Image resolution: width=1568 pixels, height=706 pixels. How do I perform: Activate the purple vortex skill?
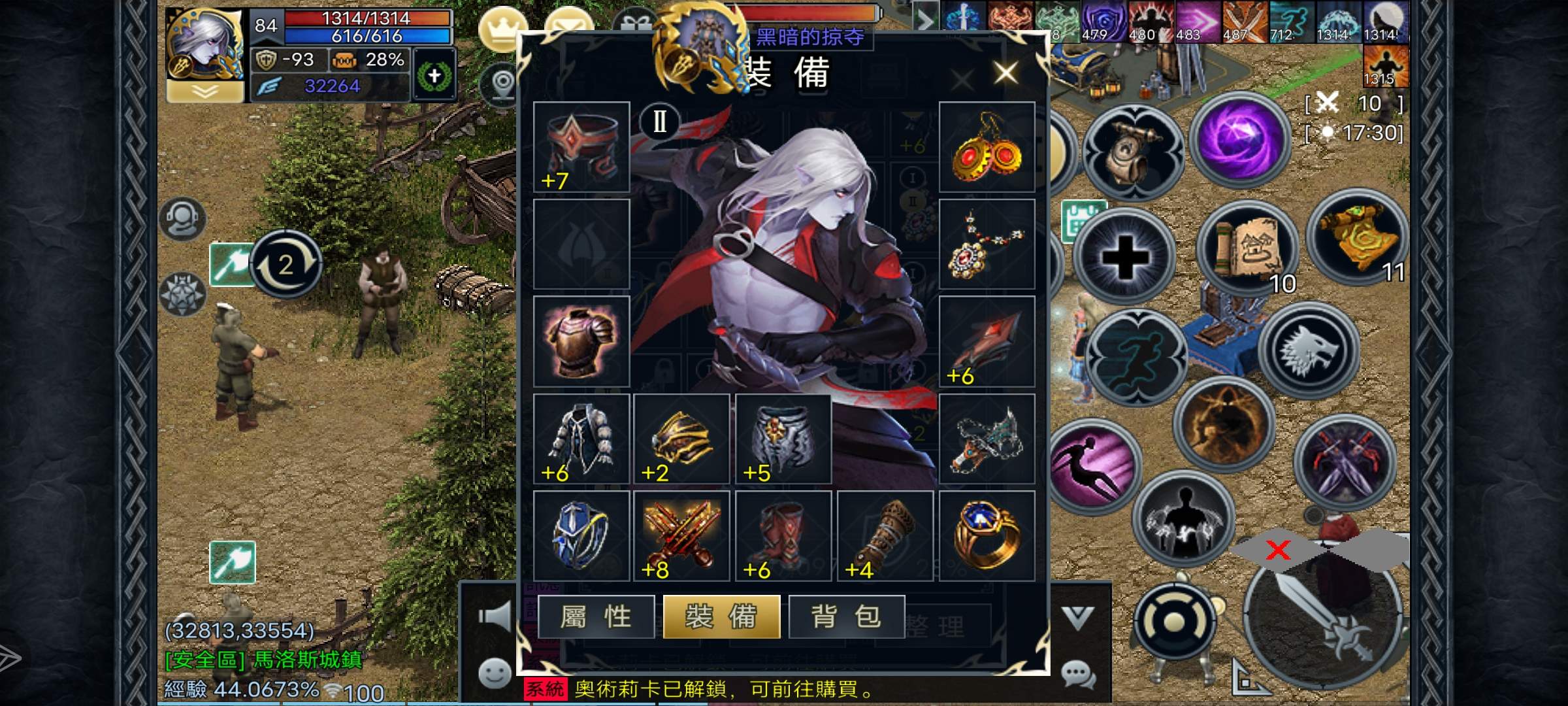[x=1239, y=140]
